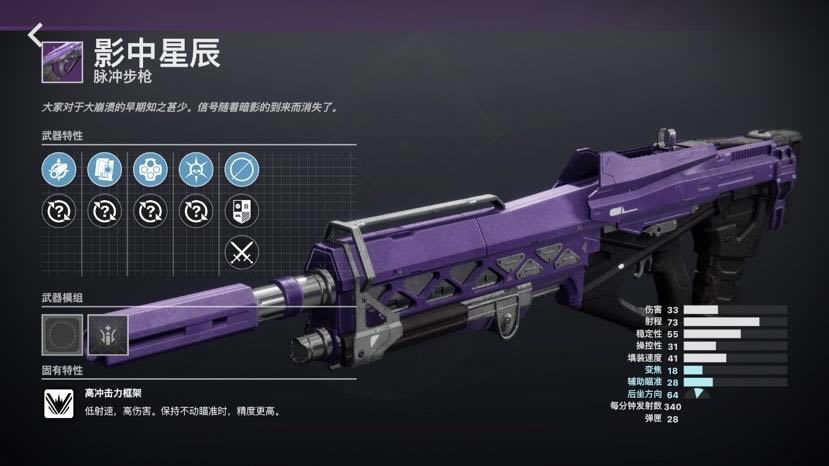The image size is (829, 466).
Task: Select the slashed circle perk icon
Action: click(x=241, y=169)
